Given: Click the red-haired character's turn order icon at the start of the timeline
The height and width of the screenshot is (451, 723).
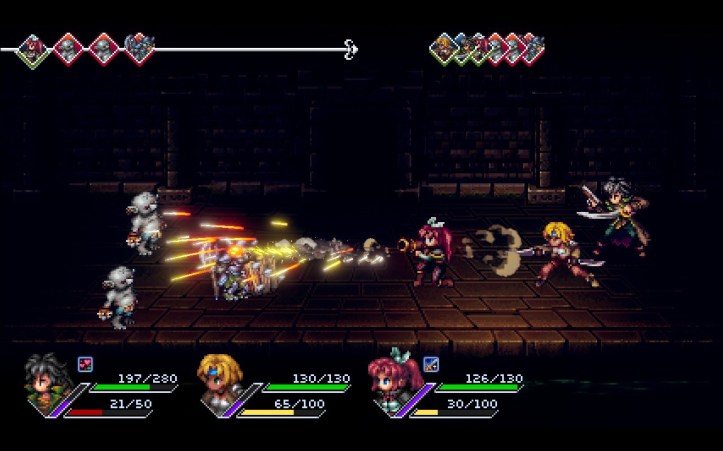Looking at the screenshot, I should pos(33,48).
